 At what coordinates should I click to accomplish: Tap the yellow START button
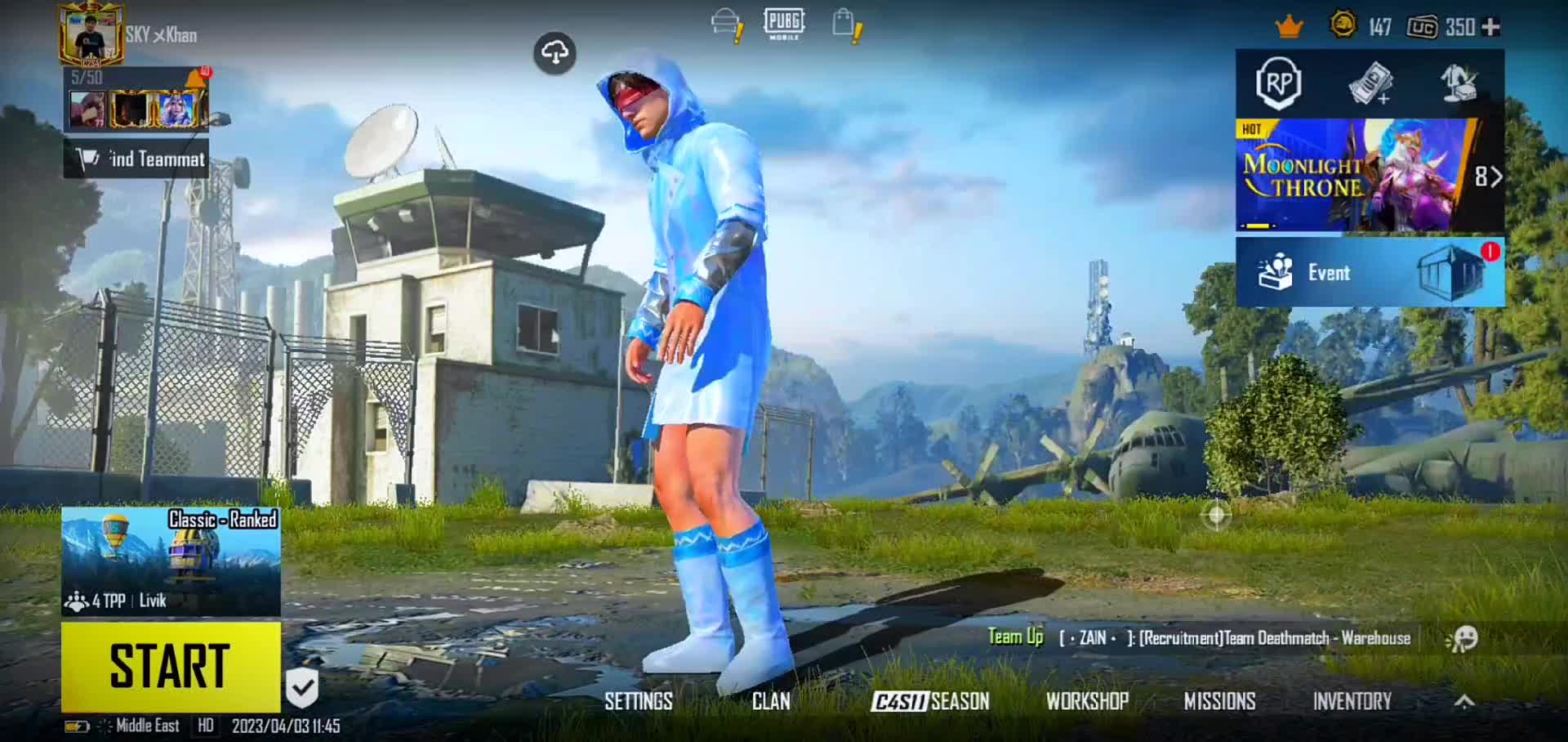pos(171,666)
